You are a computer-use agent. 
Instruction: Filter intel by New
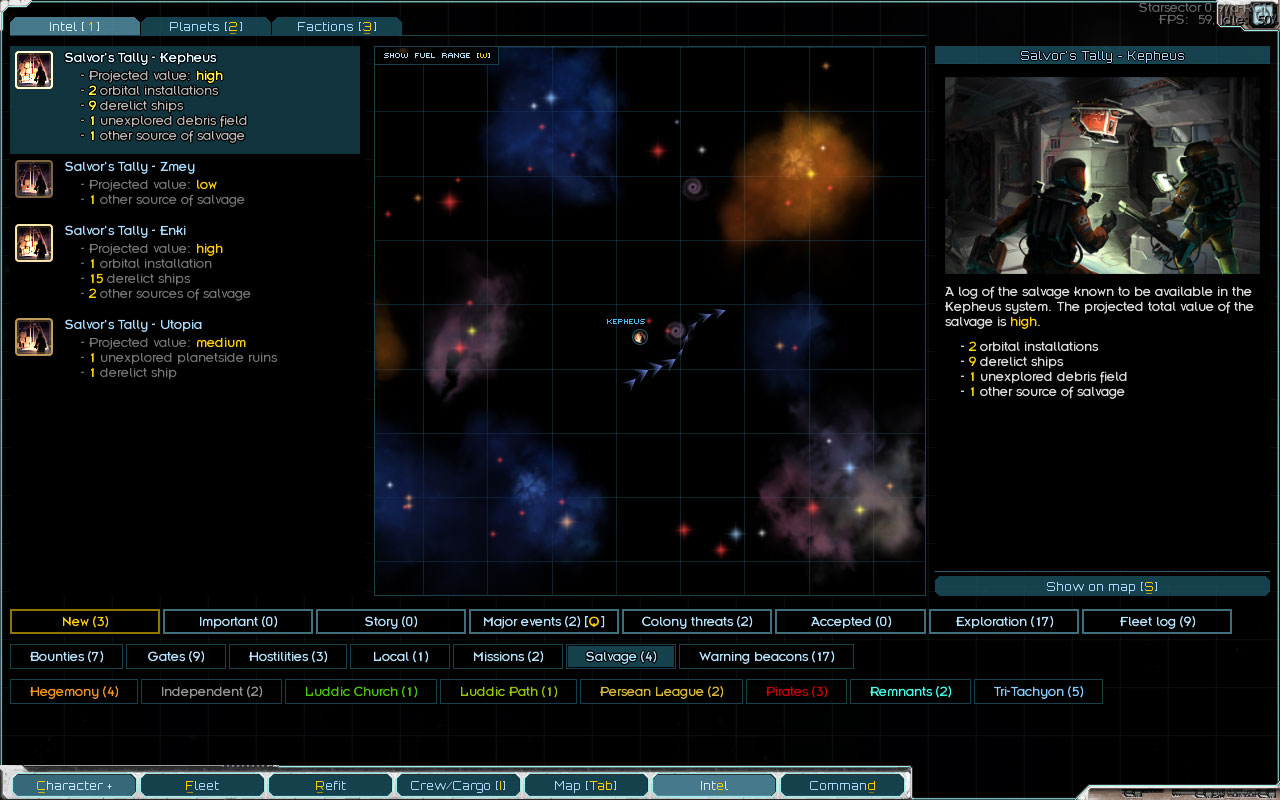click(x=85, y=622)
